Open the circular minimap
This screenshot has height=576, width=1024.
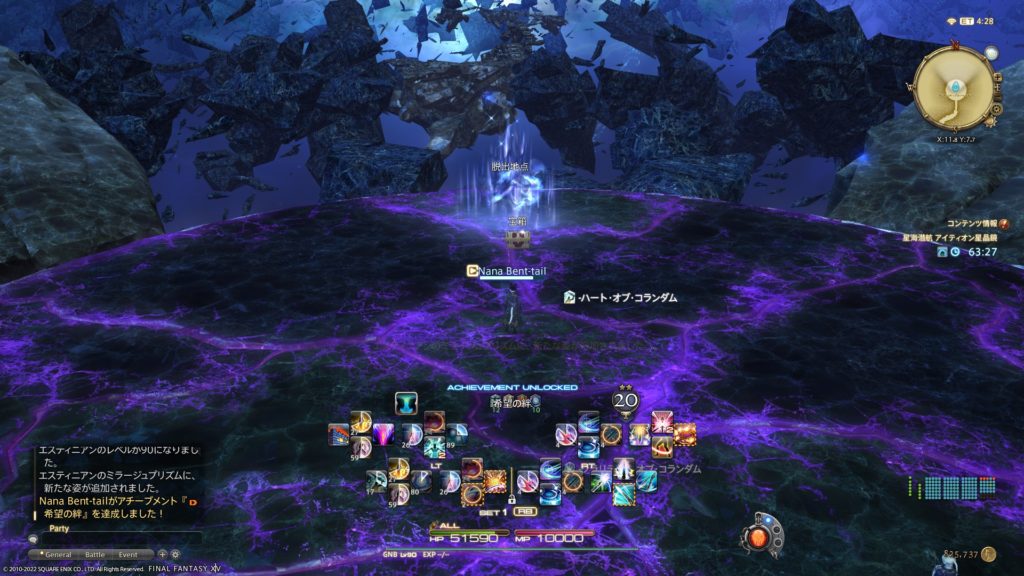tap(953, 89)
